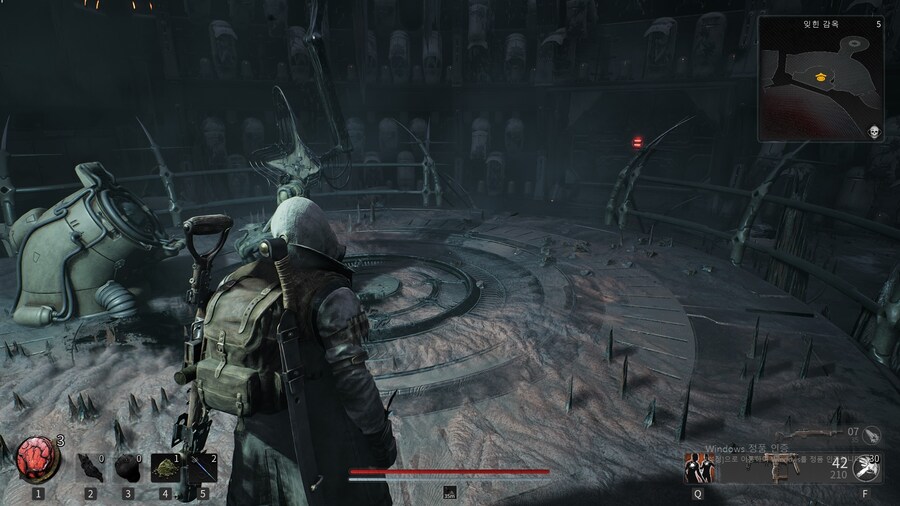
Task: Select the blue needle consumable item
Action: point(202,467)
